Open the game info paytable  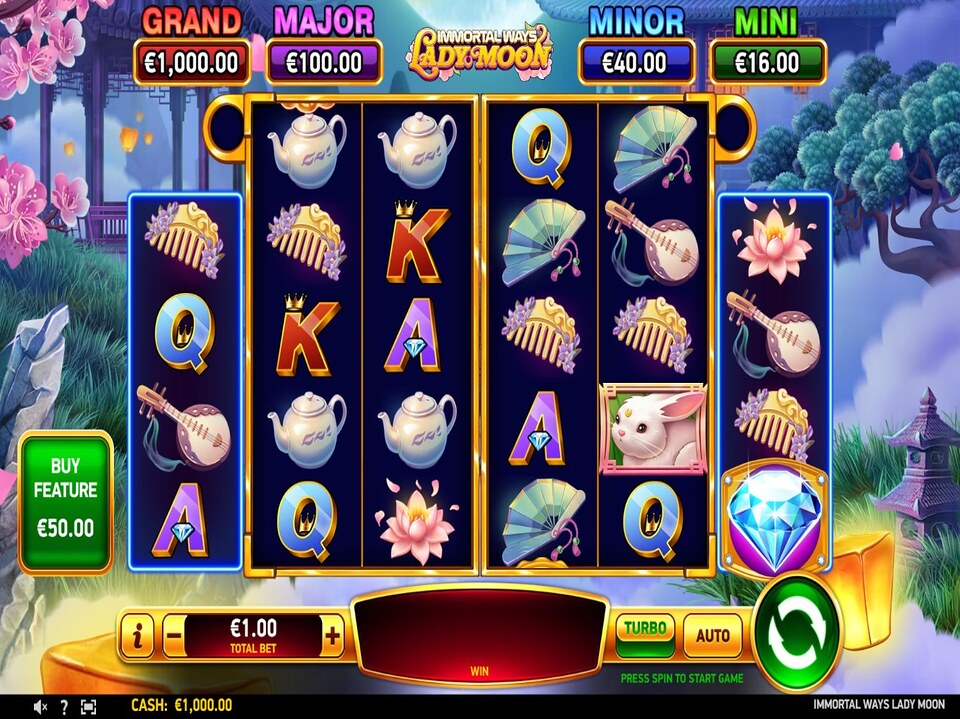(137, 635)
